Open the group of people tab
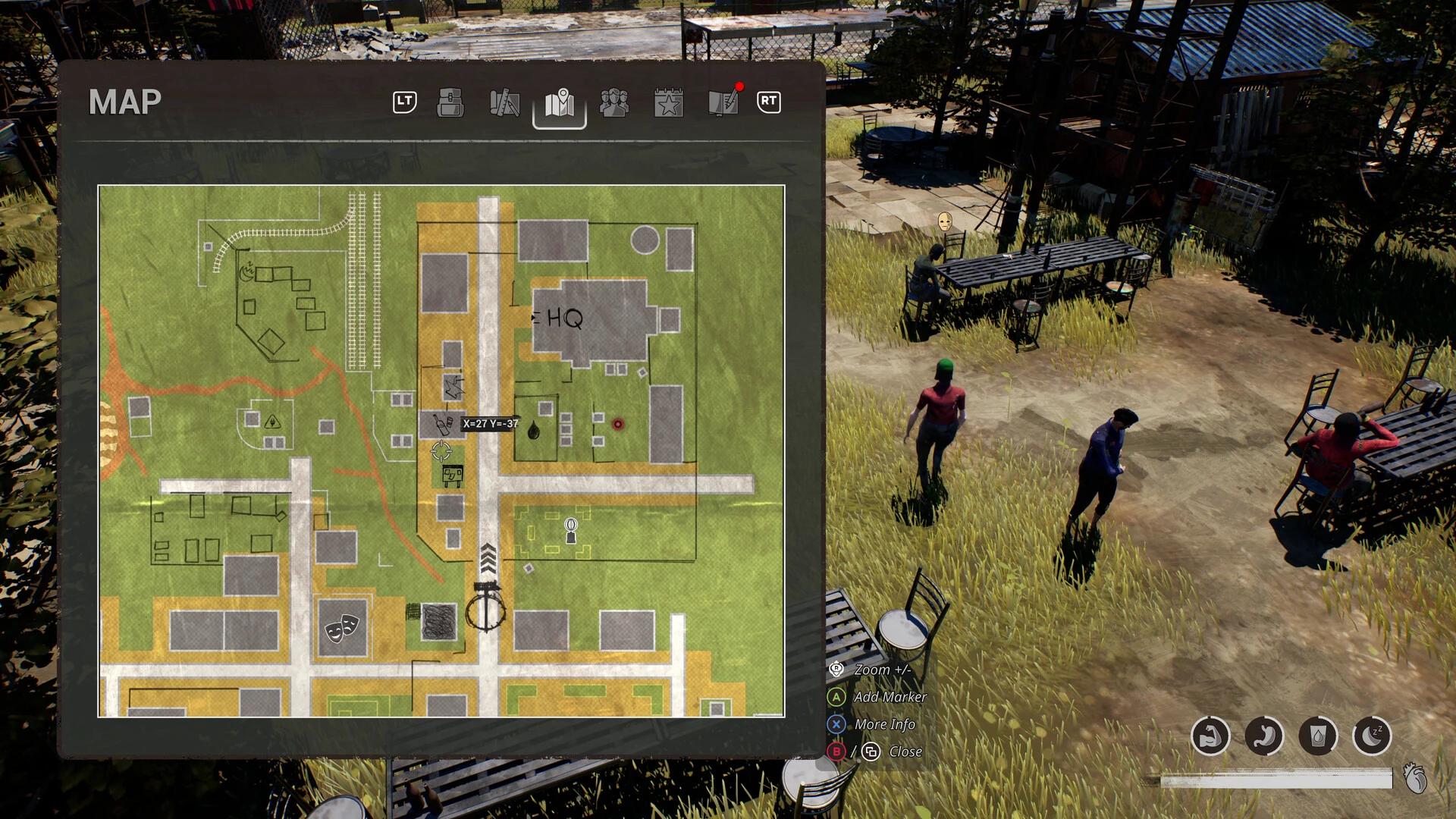Screen dimensions: 1456x819 click(x=613, y=102)
